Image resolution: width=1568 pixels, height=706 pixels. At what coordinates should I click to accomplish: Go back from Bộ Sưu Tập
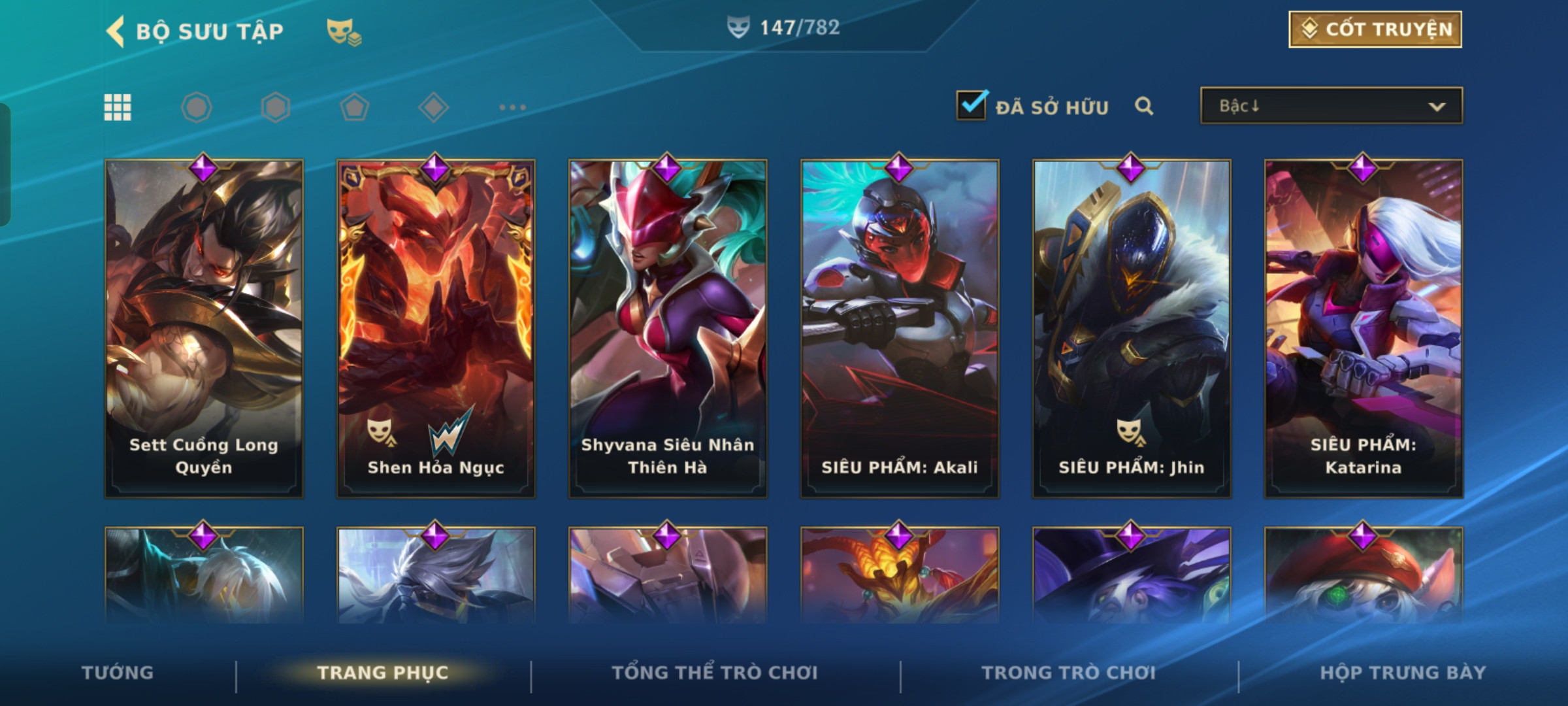(116, 31)
